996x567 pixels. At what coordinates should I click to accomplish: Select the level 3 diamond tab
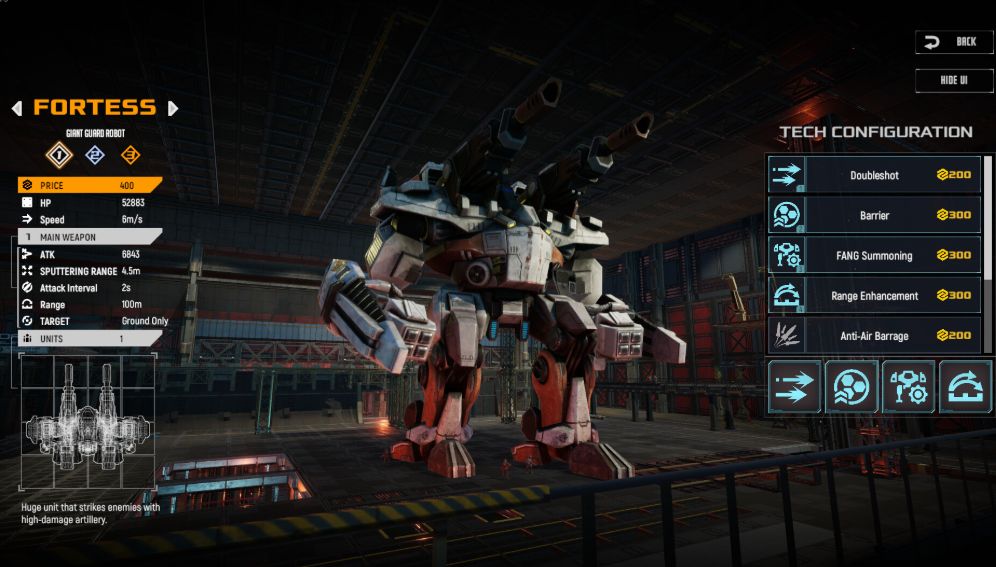(130, 155)
